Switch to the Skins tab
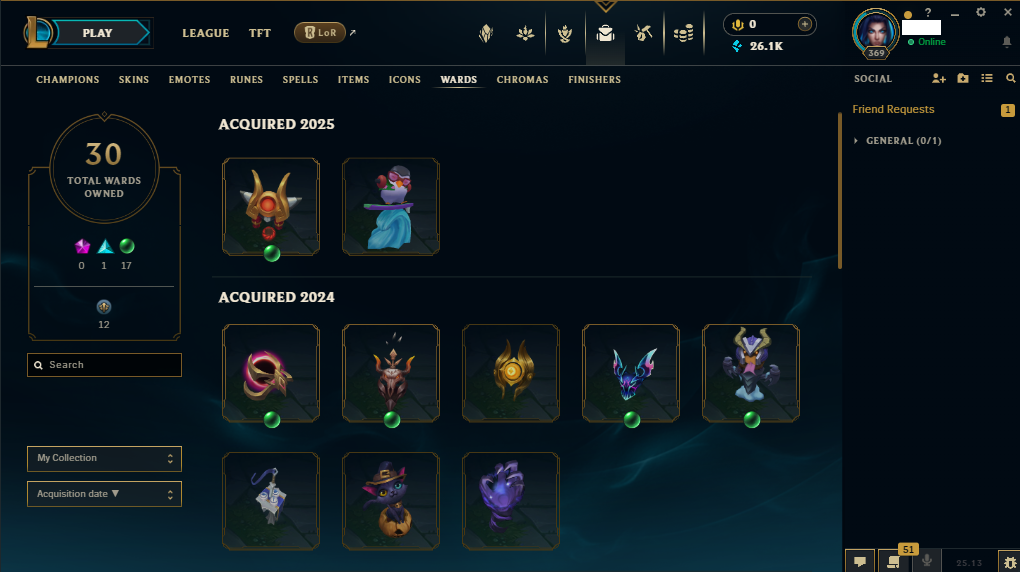The image size is (1020, 572). (134, 80)
